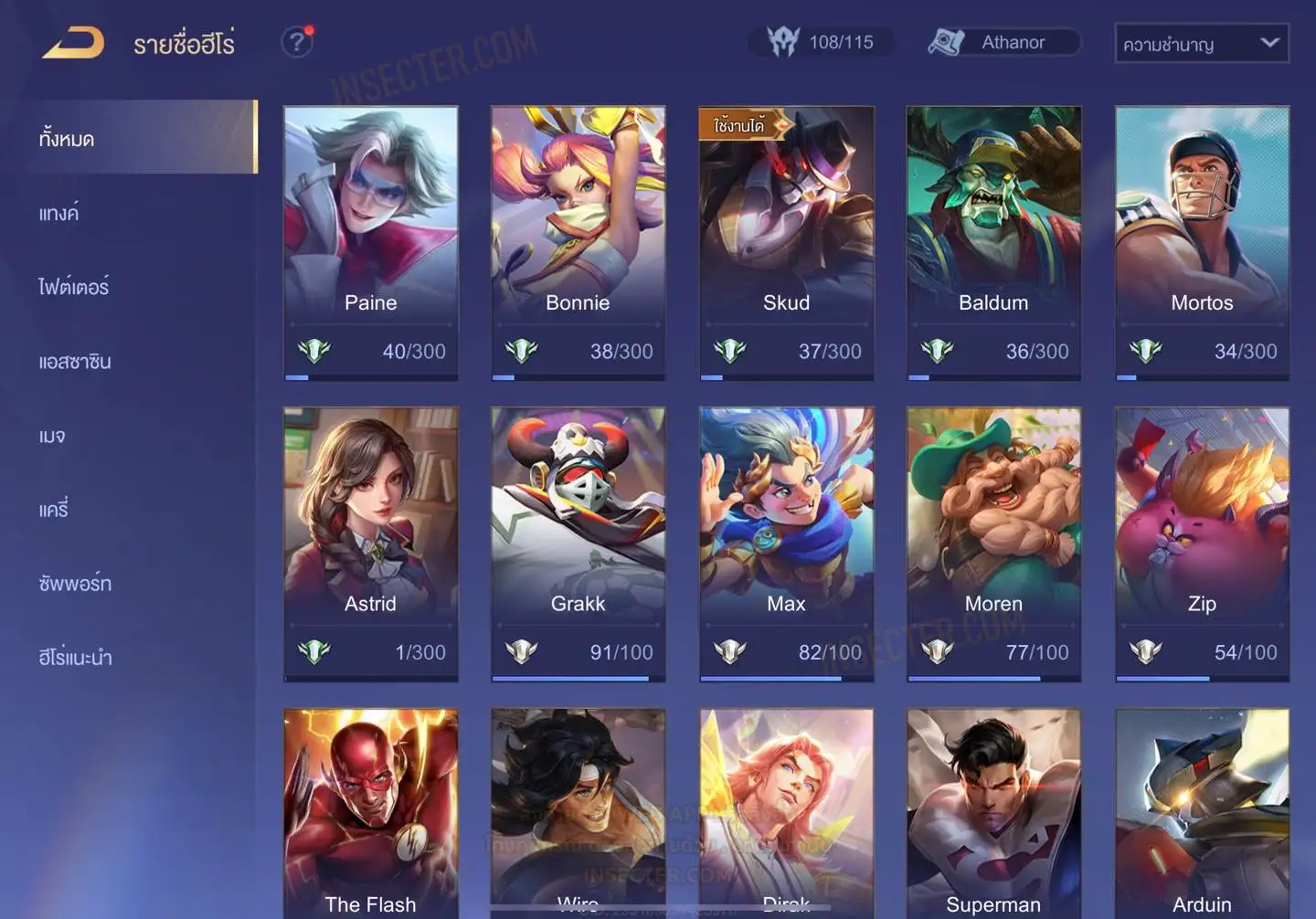Open the ฮีโร่แนะนำ tab
The height and width of the screenshot is (919, 1316).
click(75, 657)
